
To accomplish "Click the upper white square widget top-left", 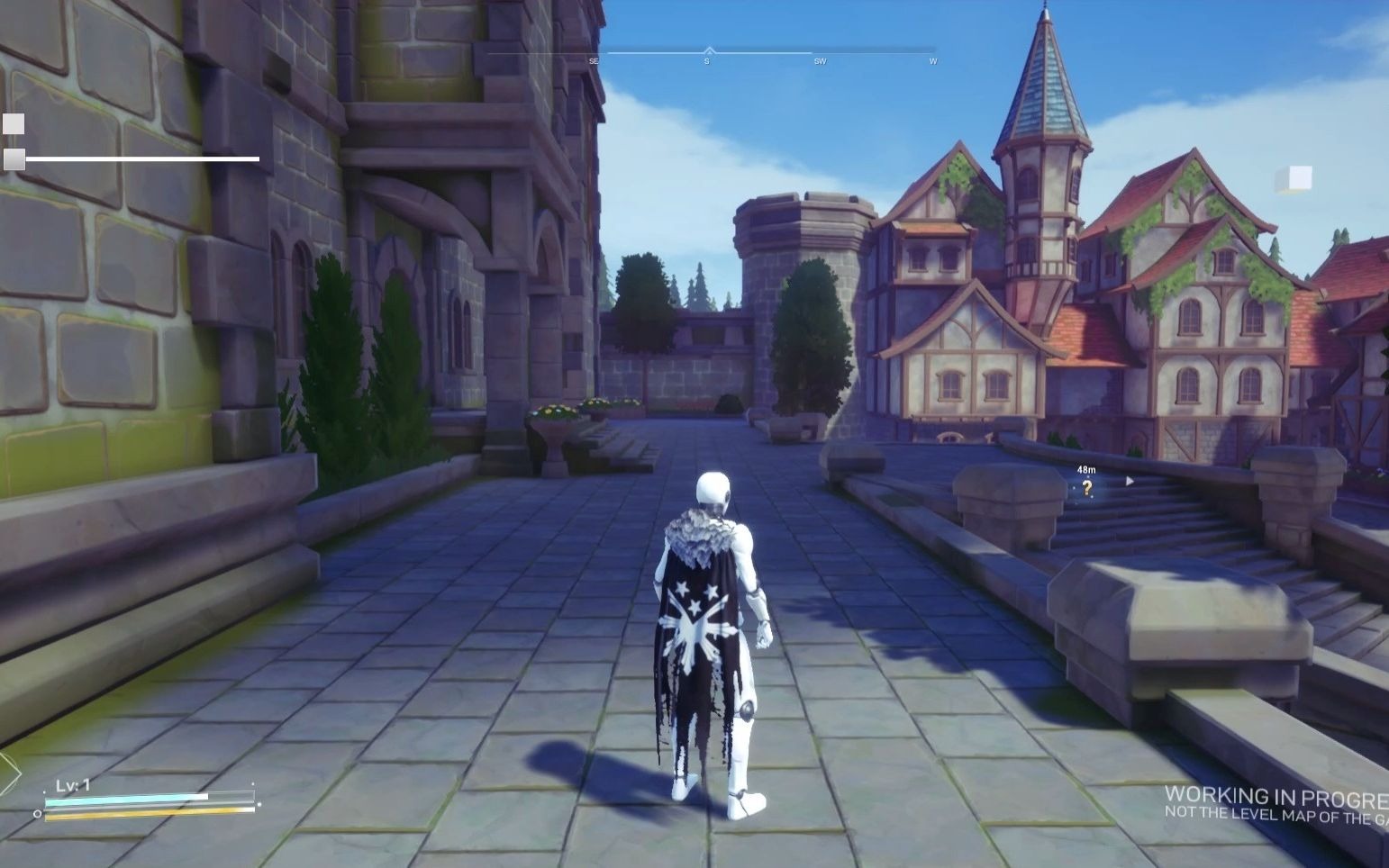I will click(13, 123).
